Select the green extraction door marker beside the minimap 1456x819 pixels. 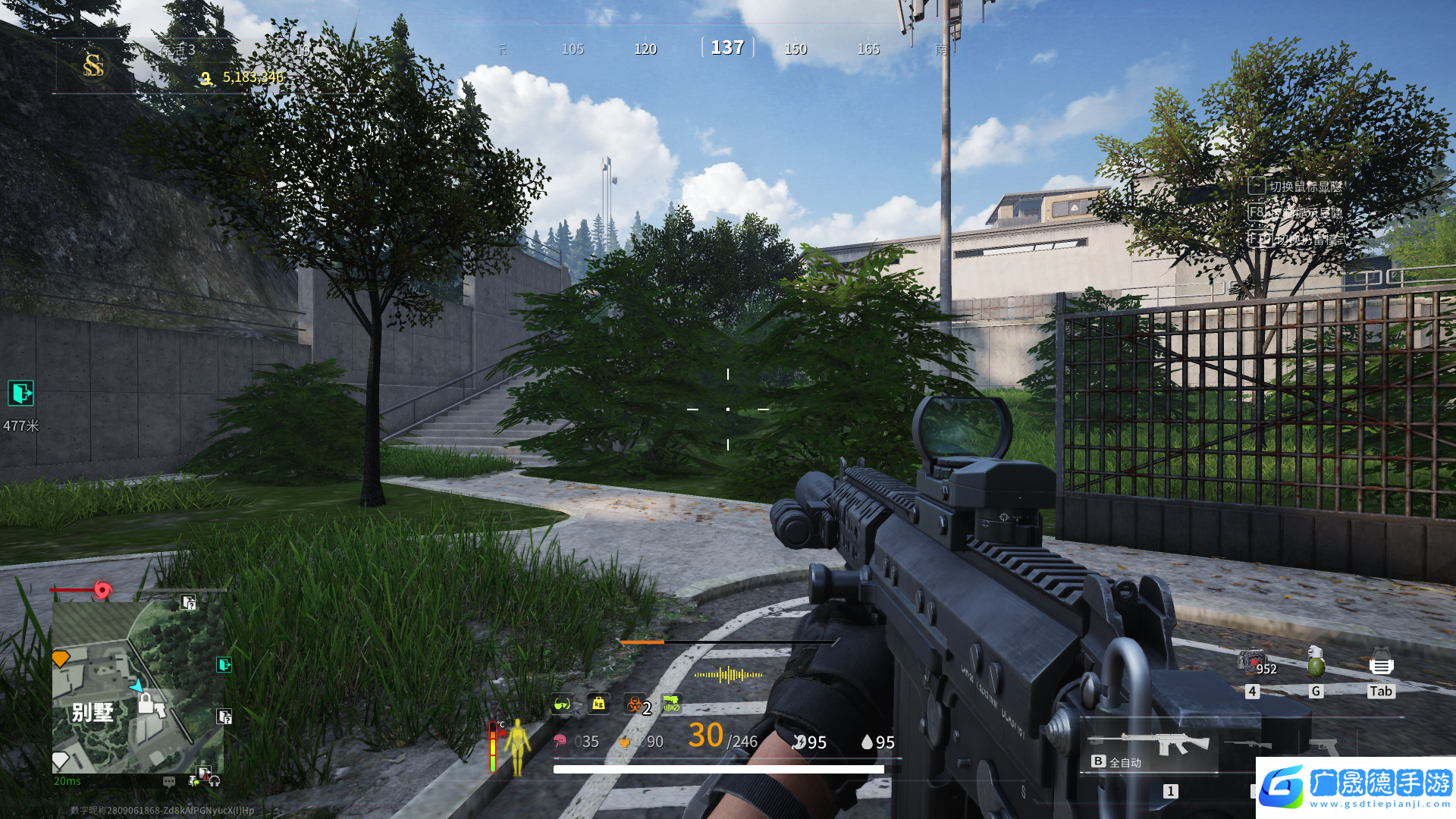(x=224, y=665)
